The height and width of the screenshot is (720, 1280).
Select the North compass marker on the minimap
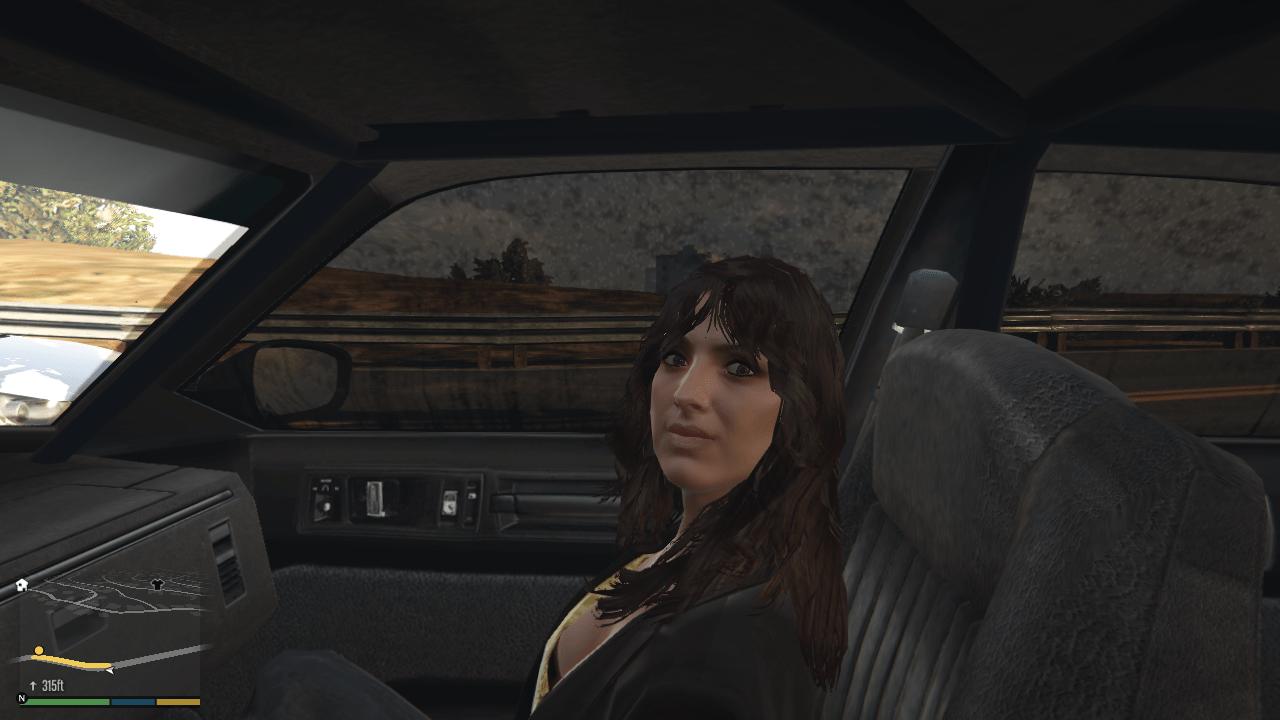(21, 699)
